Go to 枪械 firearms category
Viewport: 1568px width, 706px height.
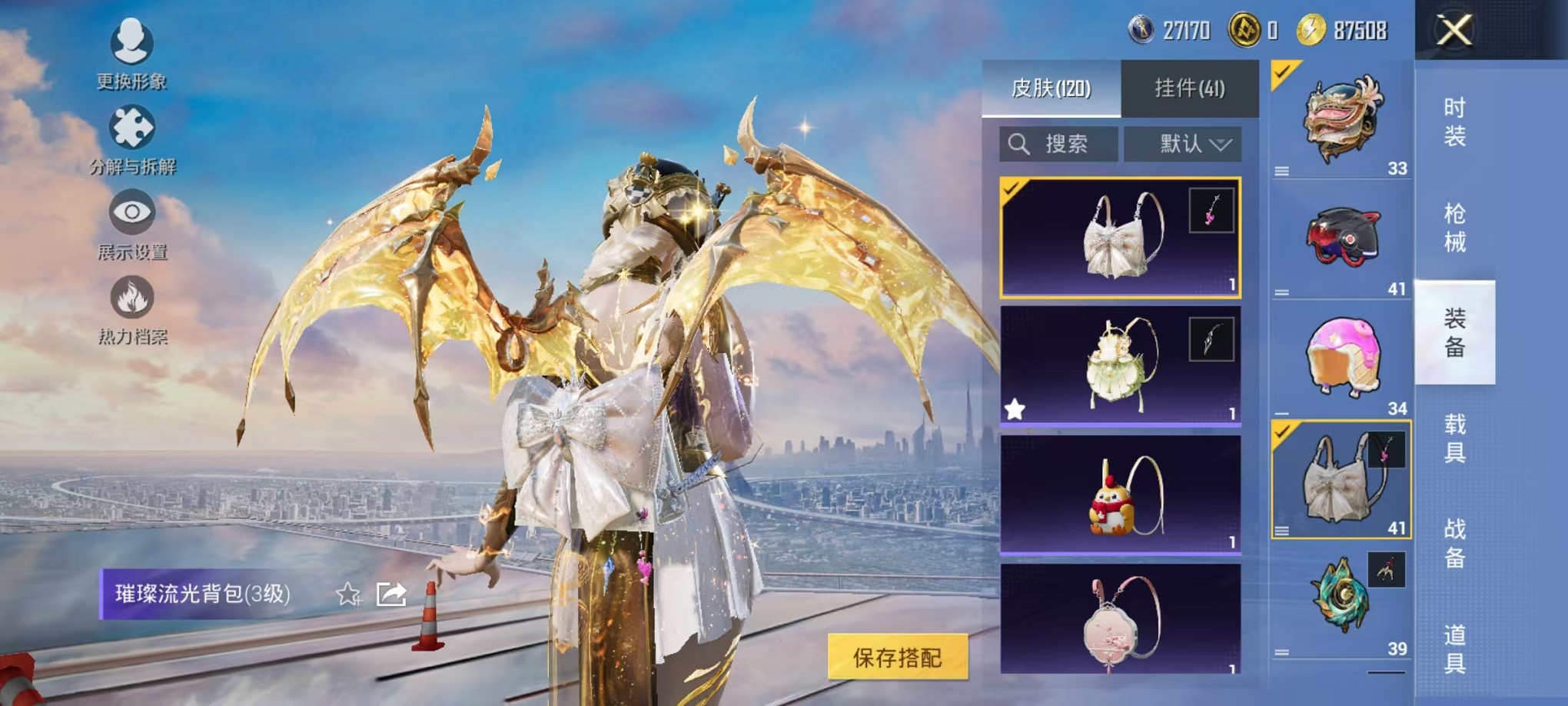1454,228
